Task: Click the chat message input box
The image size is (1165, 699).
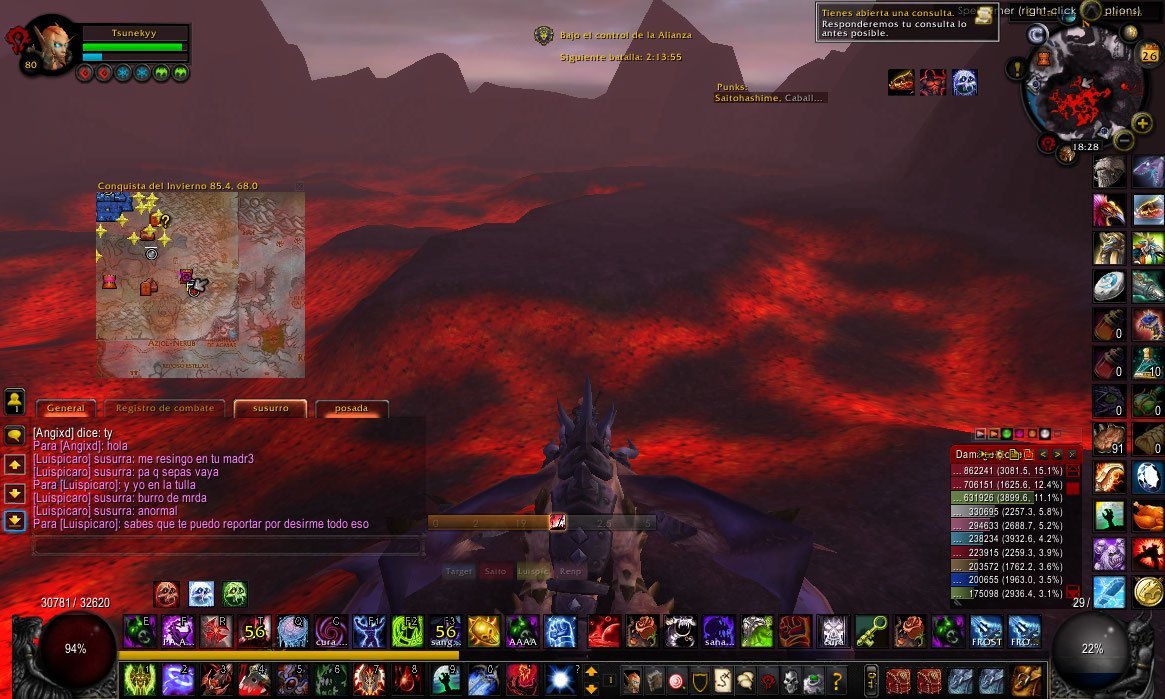Action: 228,546
